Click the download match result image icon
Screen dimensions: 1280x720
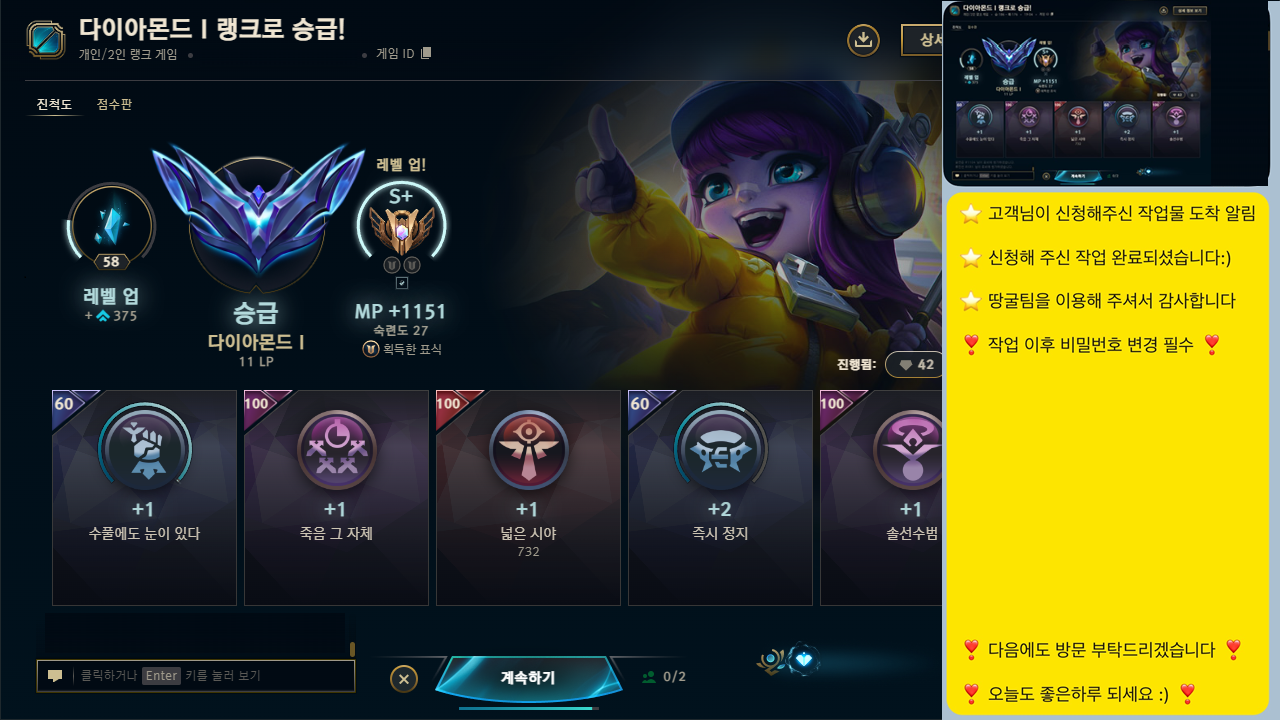[863, 41]
